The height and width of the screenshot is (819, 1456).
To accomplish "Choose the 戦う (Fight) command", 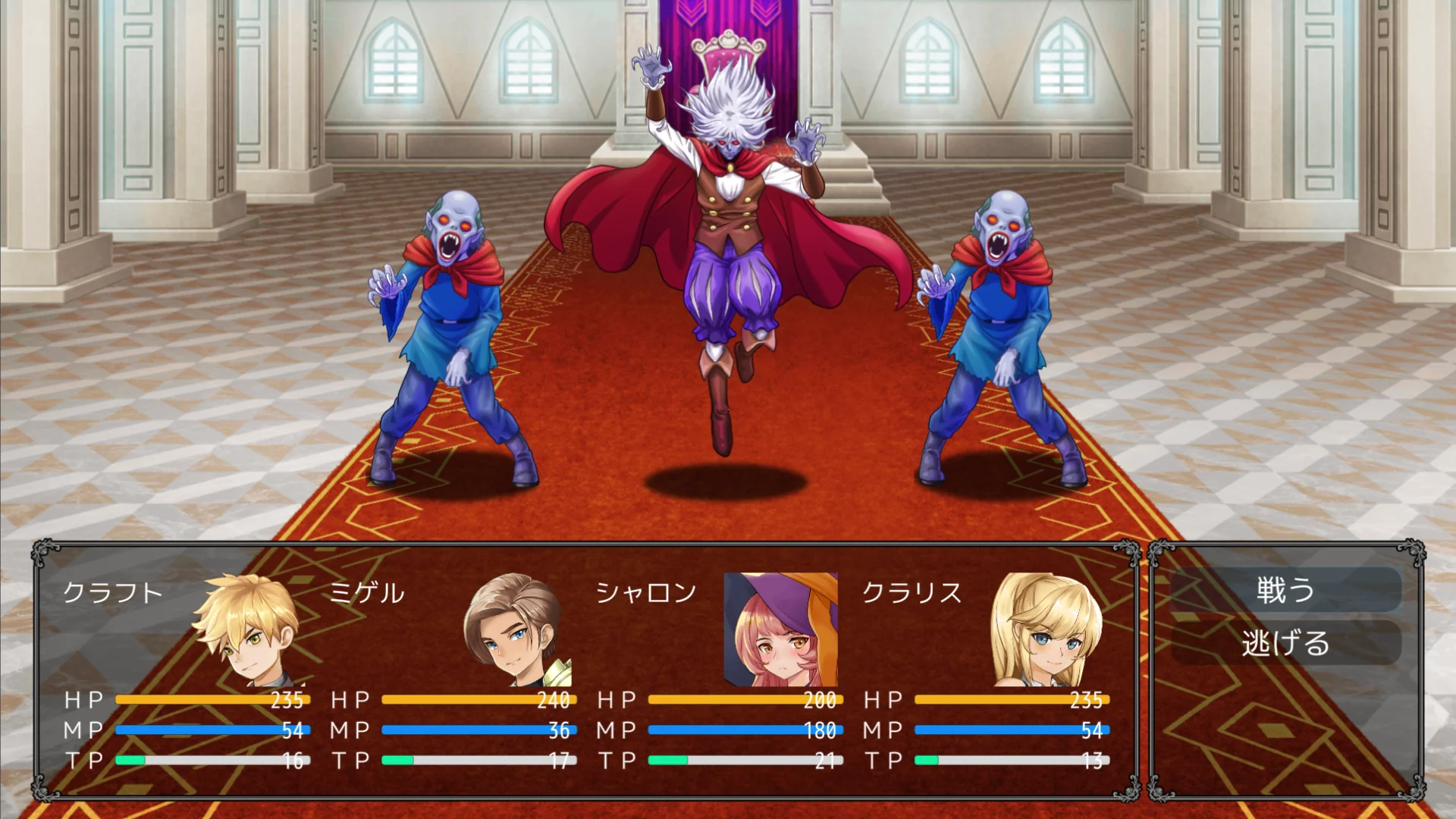I will coord(1285,590).
